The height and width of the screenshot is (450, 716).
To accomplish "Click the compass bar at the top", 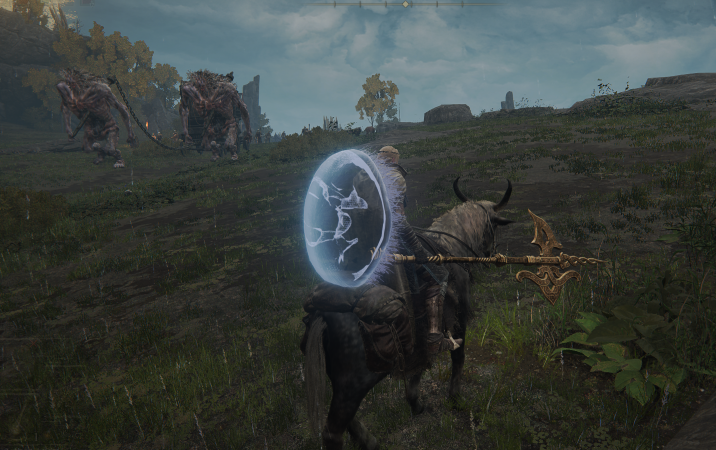I will click(404, 4).
